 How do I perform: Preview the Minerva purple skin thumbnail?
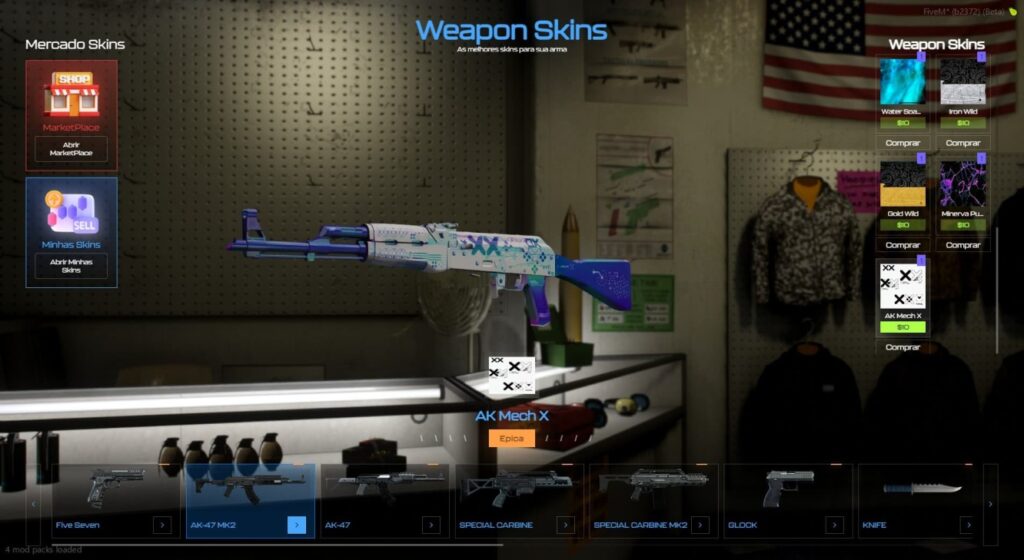pos(963,184)
